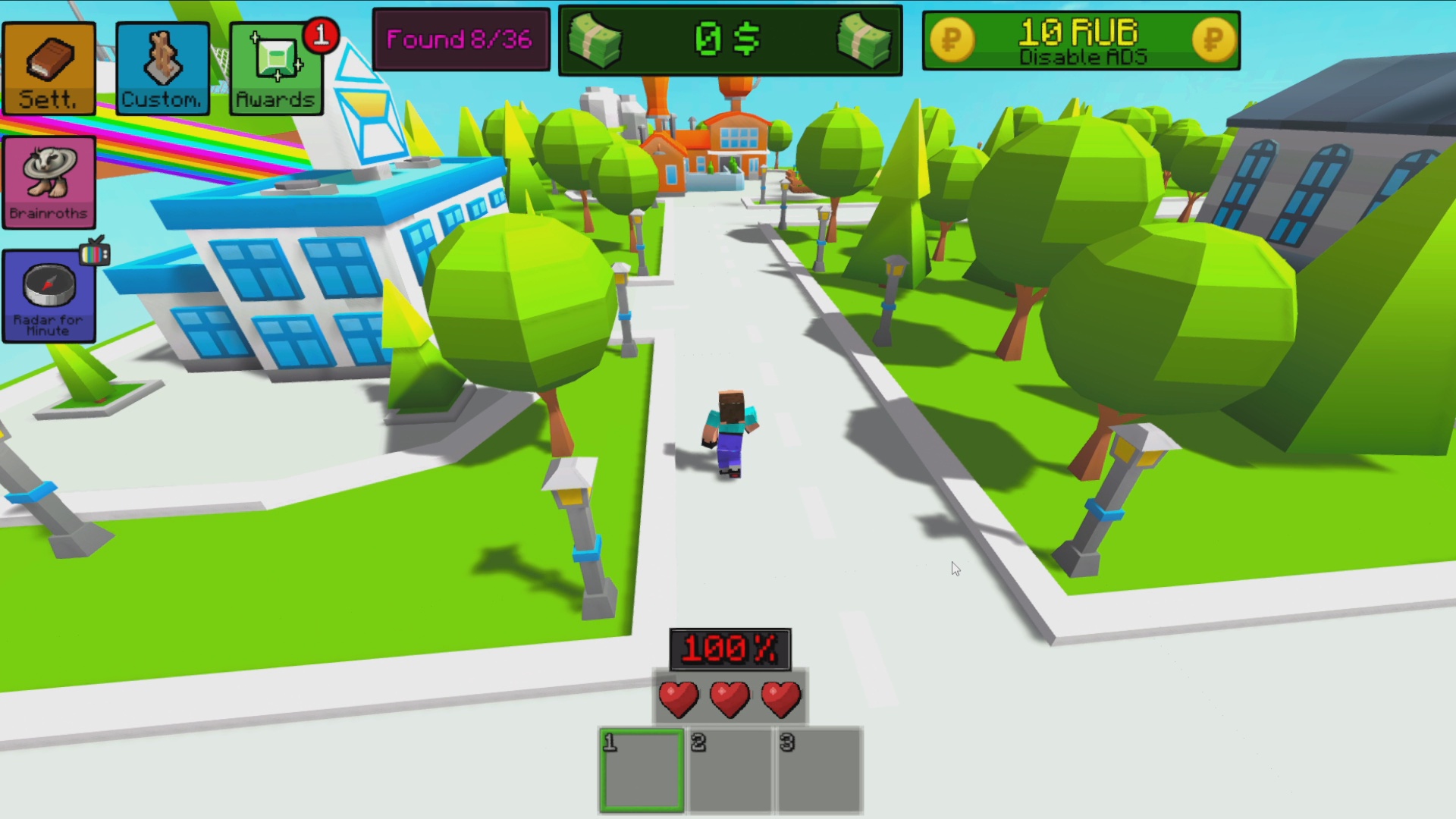The height and width of the screenshot is (819, 1456).
Task: Click the 0 $ currency counter bar
Action: pyautogui.click(x=730, y=40)
